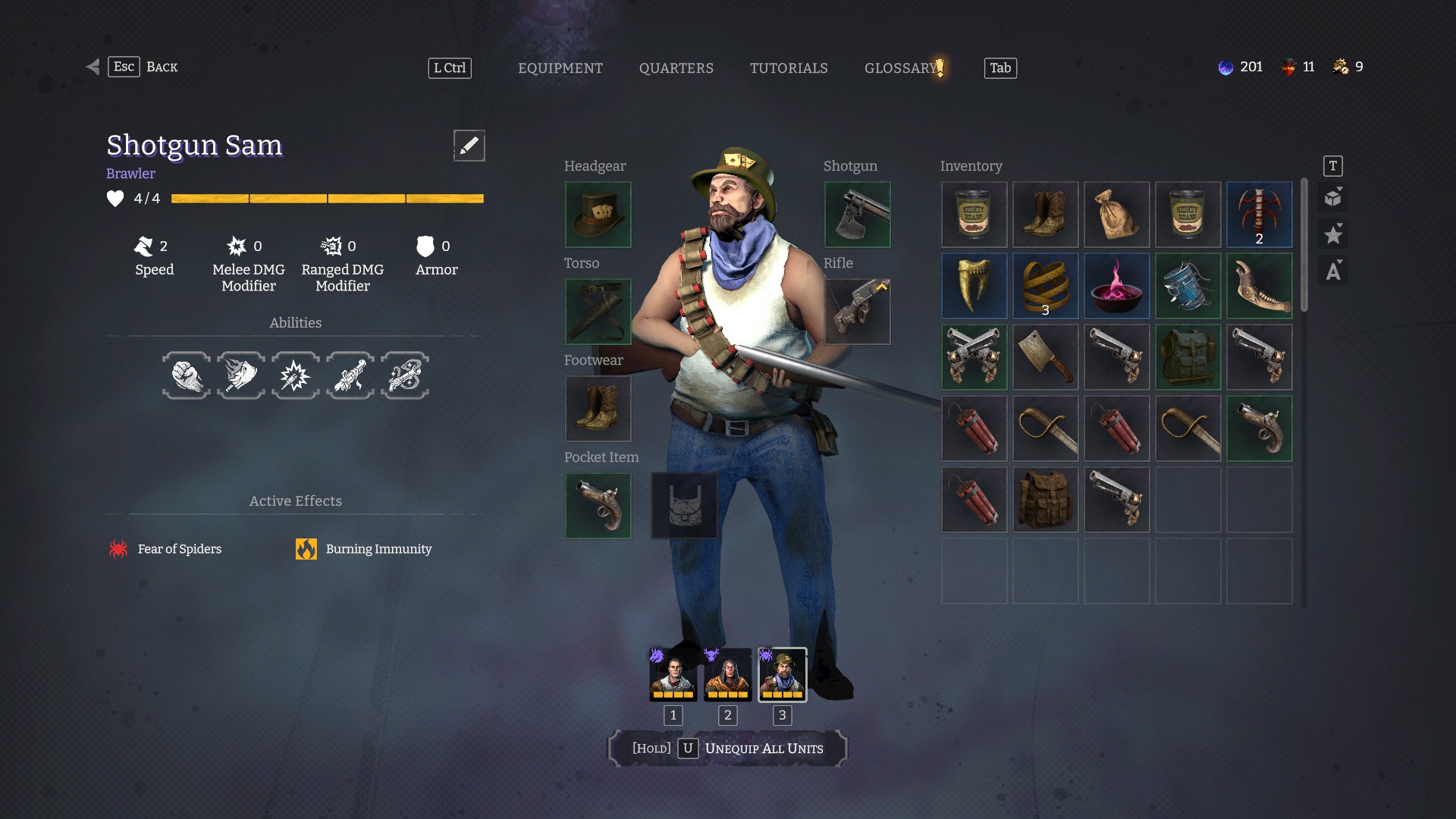
Task: Select the Headgear slot with the hat
Action: 598,215
